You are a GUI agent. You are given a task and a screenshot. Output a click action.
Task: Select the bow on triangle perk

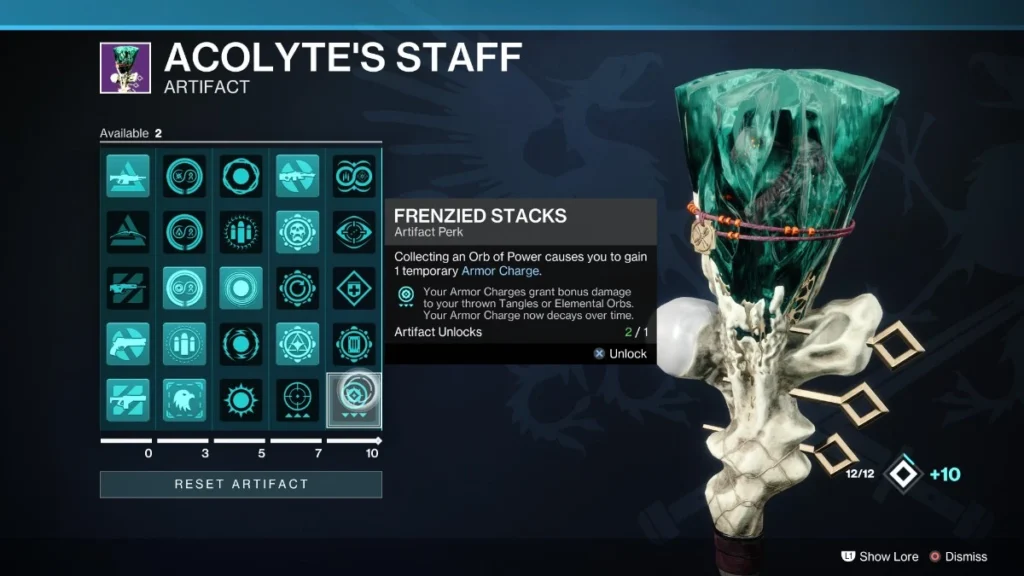(x=128, y=231)
